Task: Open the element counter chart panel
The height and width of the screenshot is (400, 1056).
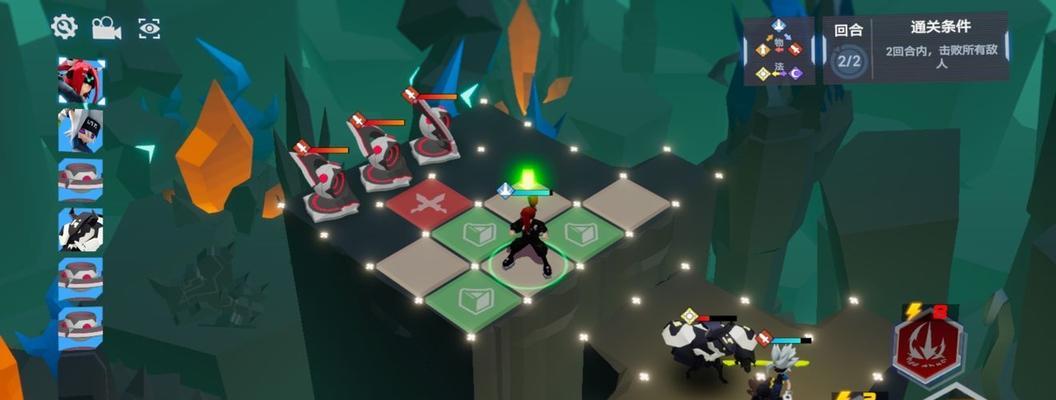Action: pyautogui.click(x=779, y=50)
